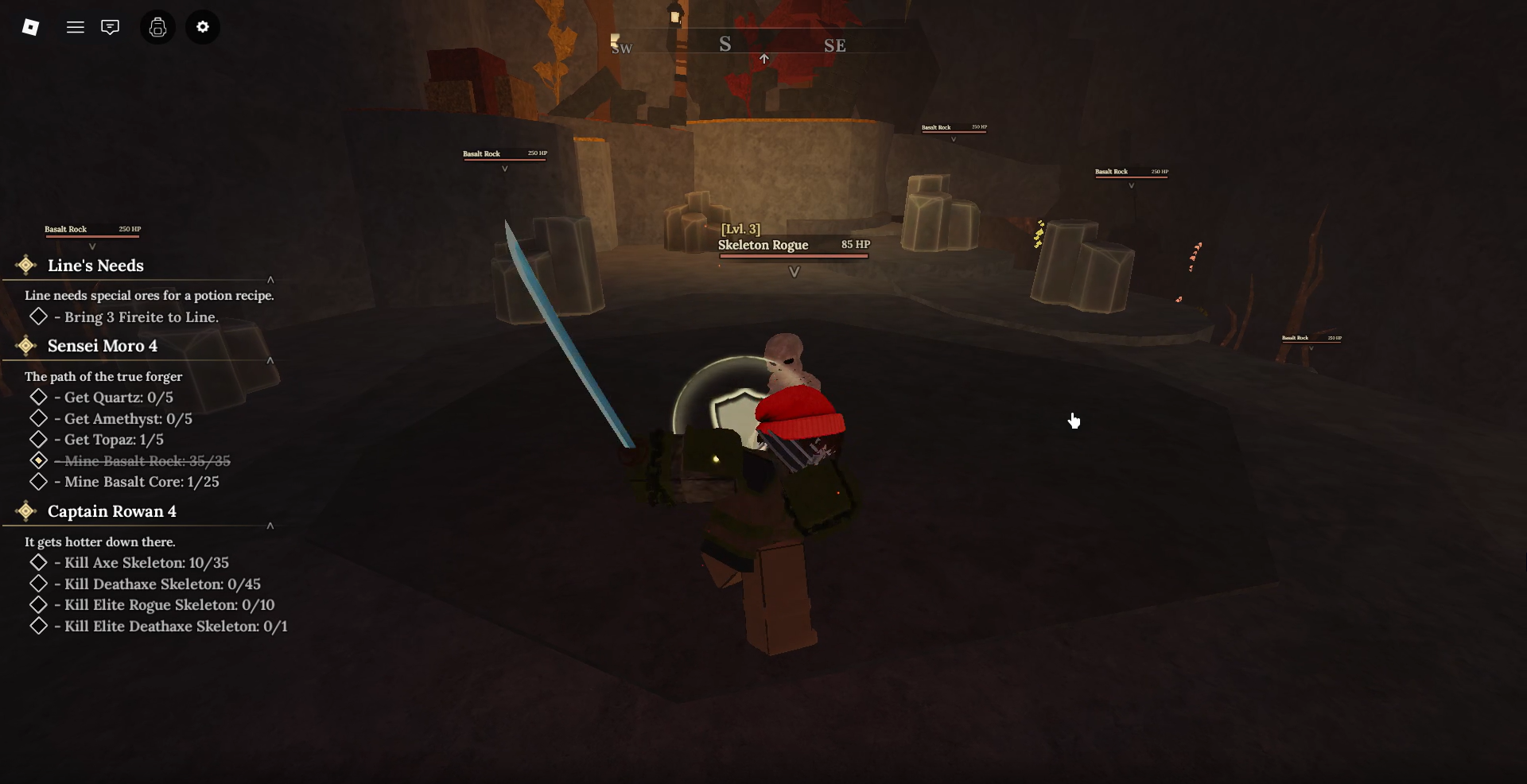This screenshot has width=1527, height=784.
Task: Collapse the Sensei Moro 4 quest section
Action: (x=270, y=360)
